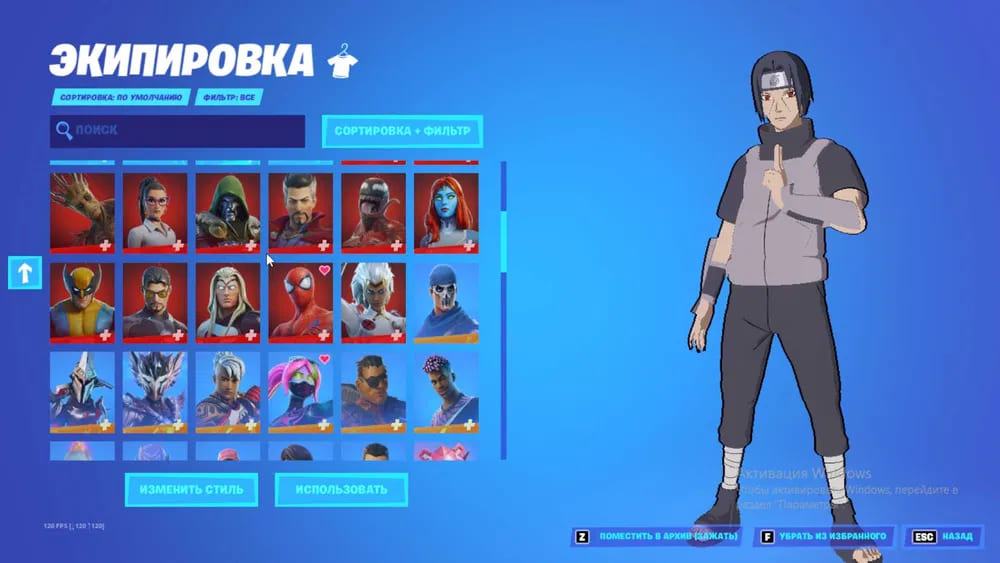Select the skull-faced blue bandana outfit

pyautogui.click(x=446, y=302)
